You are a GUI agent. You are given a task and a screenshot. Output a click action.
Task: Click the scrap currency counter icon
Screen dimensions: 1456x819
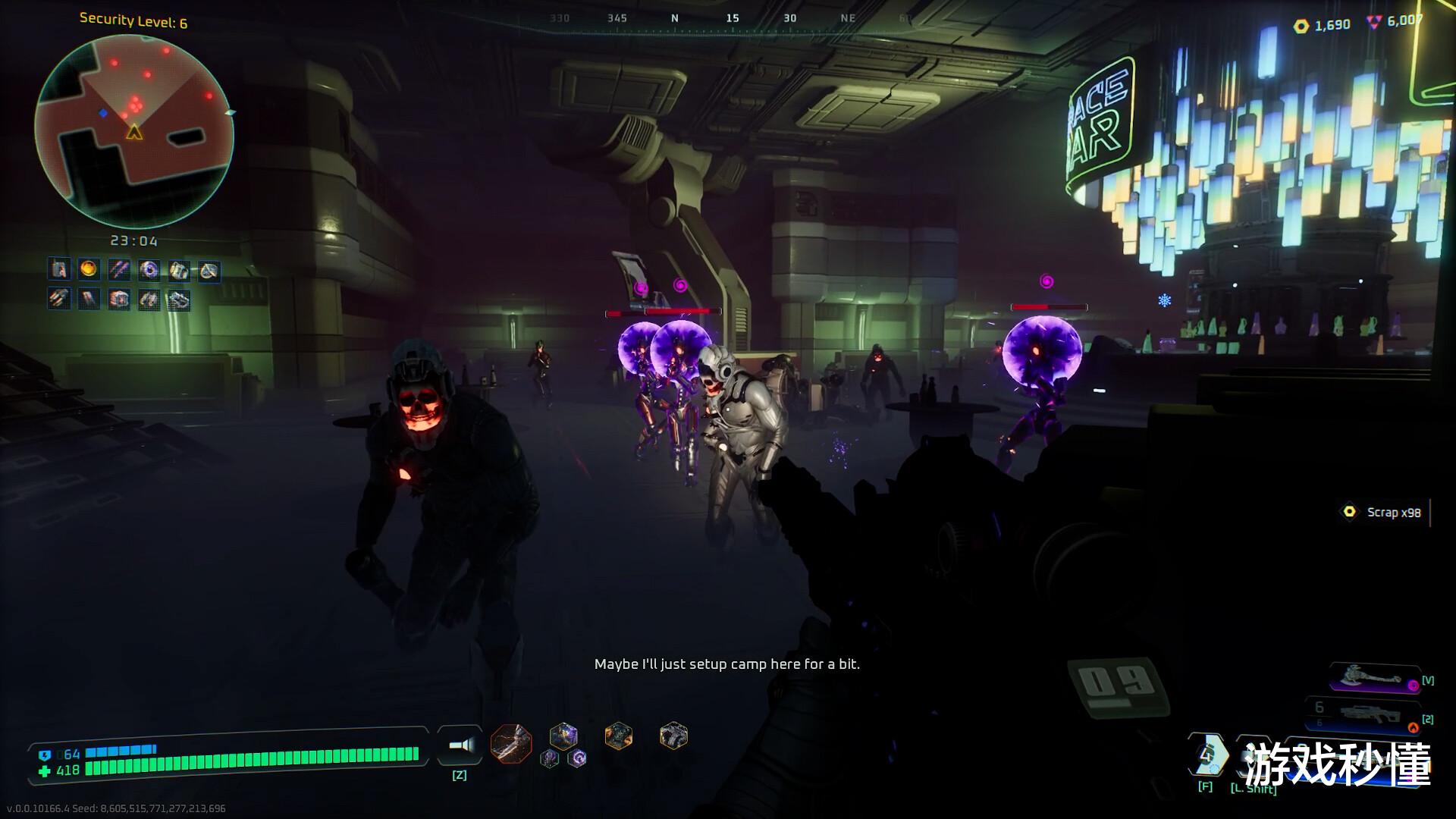[1301, 26]
